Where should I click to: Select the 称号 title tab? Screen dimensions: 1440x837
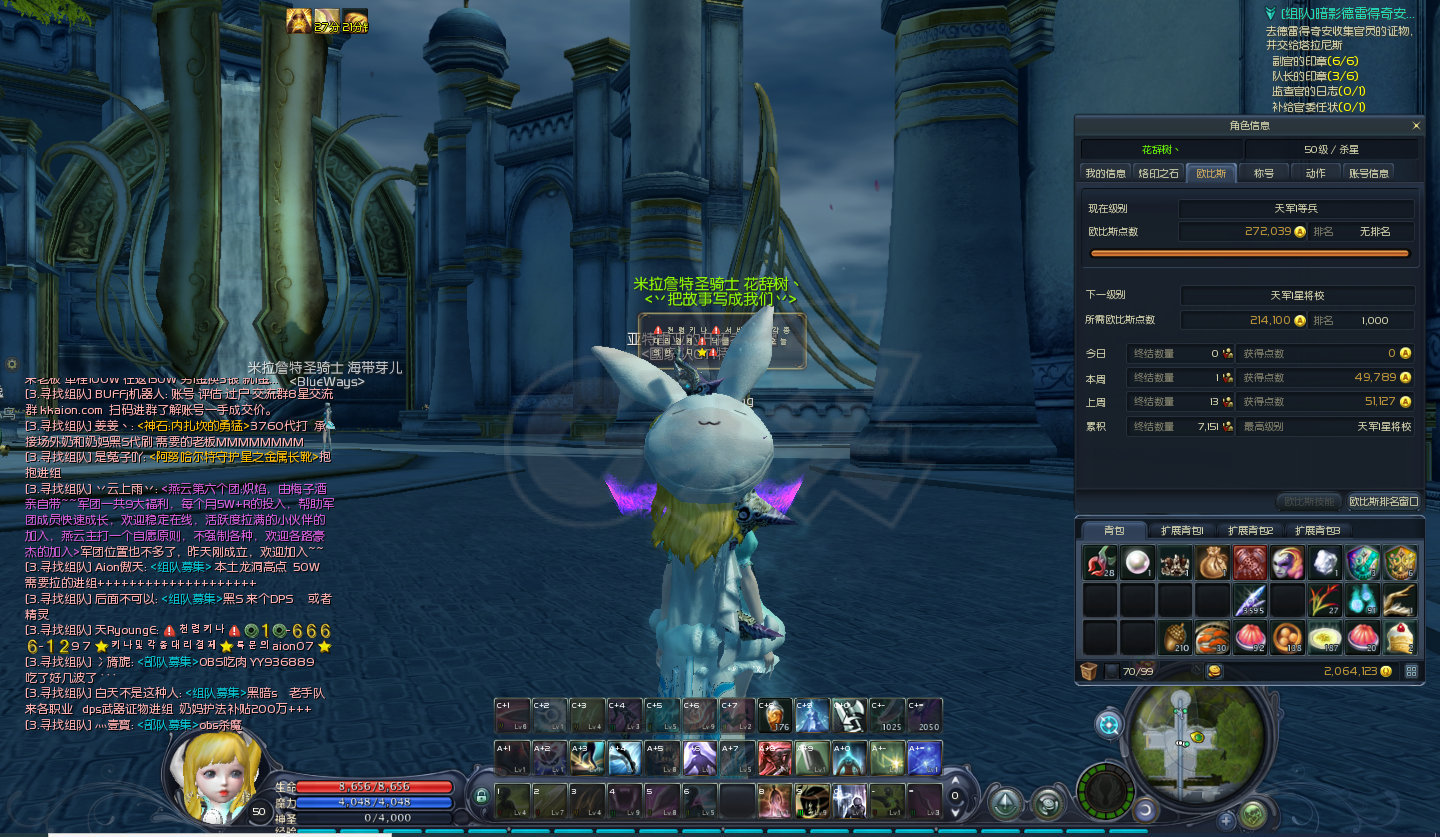[1264, 173]
